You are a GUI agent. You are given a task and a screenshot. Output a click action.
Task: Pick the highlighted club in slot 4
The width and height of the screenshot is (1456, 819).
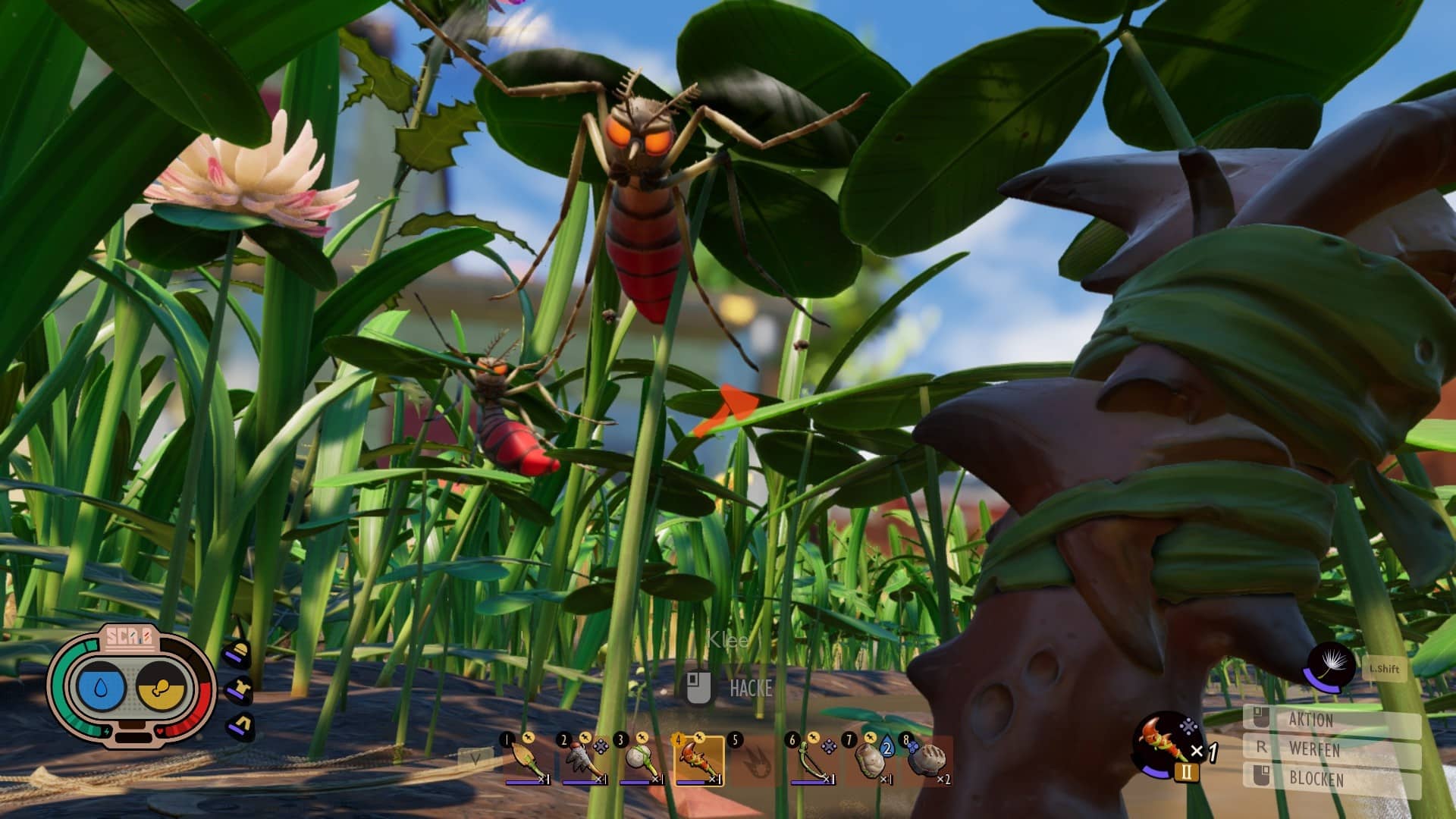tap(698, 761)
